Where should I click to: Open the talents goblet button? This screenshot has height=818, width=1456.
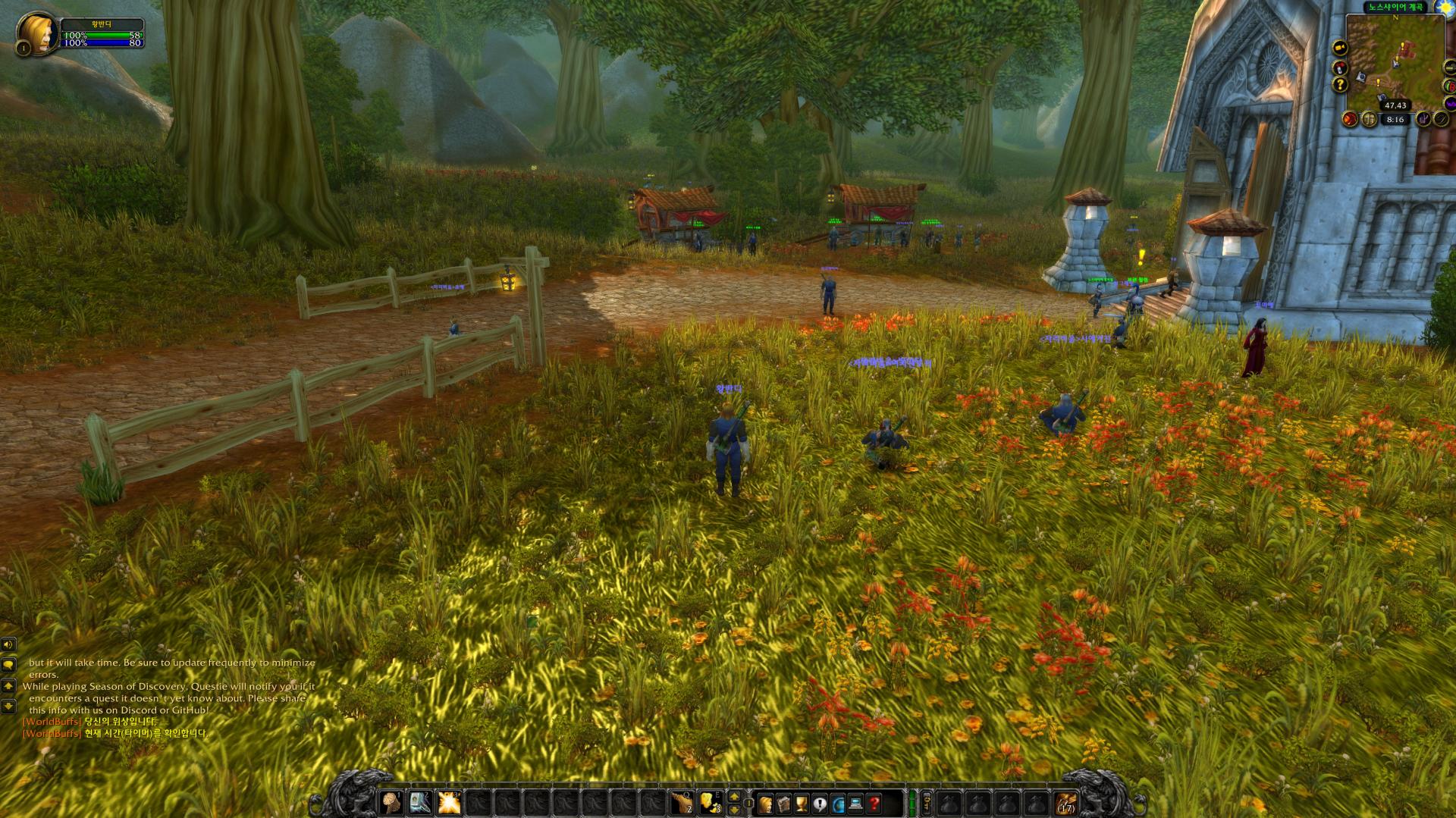(x=802, y=804)
